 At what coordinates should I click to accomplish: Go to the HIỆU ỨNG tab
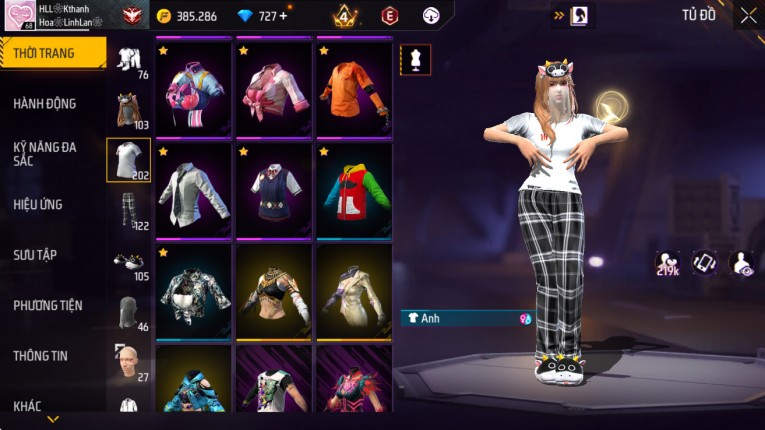[x=38, y=204]
